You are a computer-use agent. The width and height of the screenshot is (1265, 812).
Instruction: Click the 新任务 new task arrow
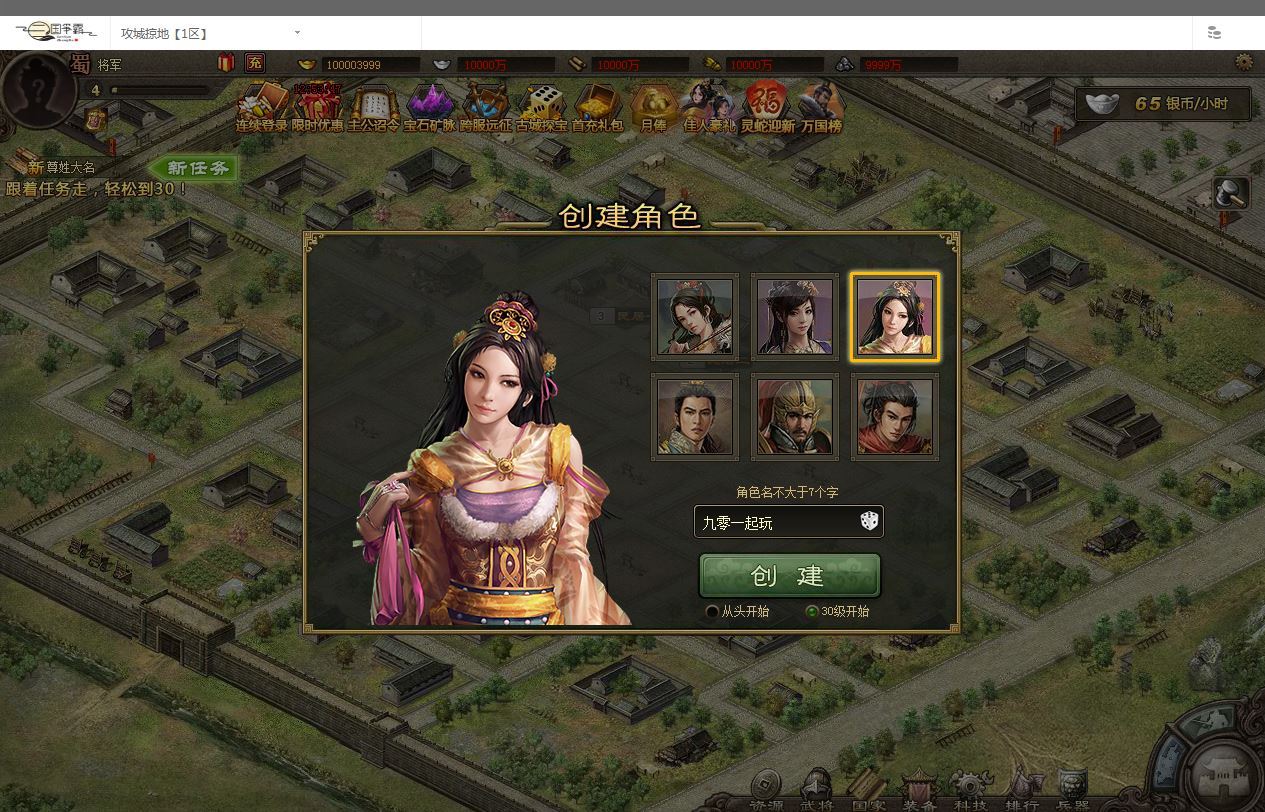[x=192, y=168]
